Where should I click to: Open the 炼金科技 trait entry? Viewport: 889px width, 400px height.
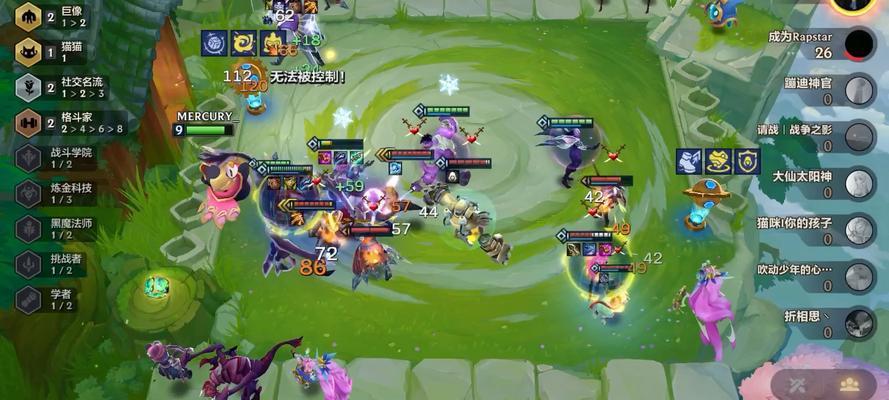(58, 193)
